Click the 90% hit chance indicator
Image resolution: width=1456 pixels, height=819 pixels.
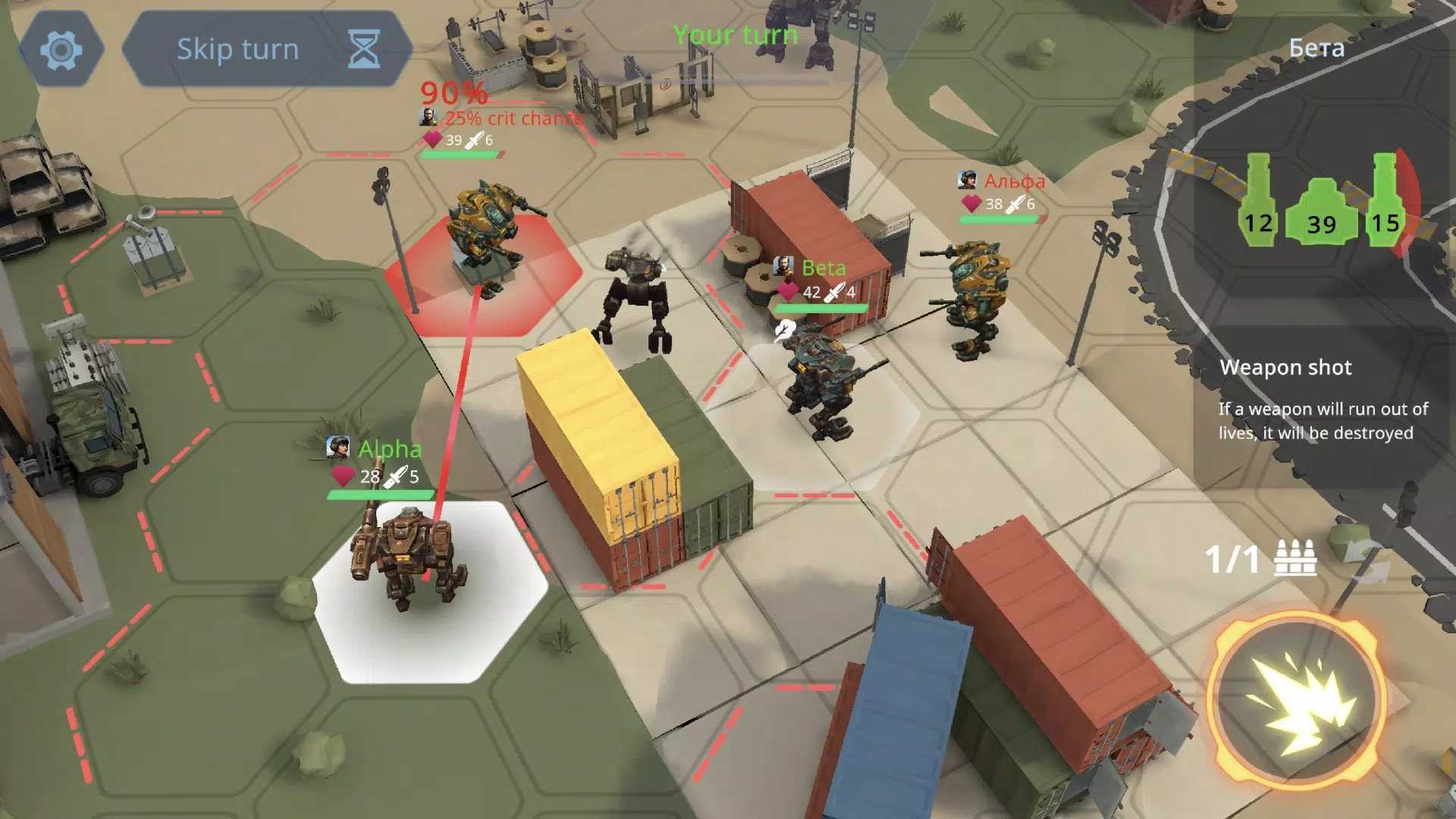455,93
